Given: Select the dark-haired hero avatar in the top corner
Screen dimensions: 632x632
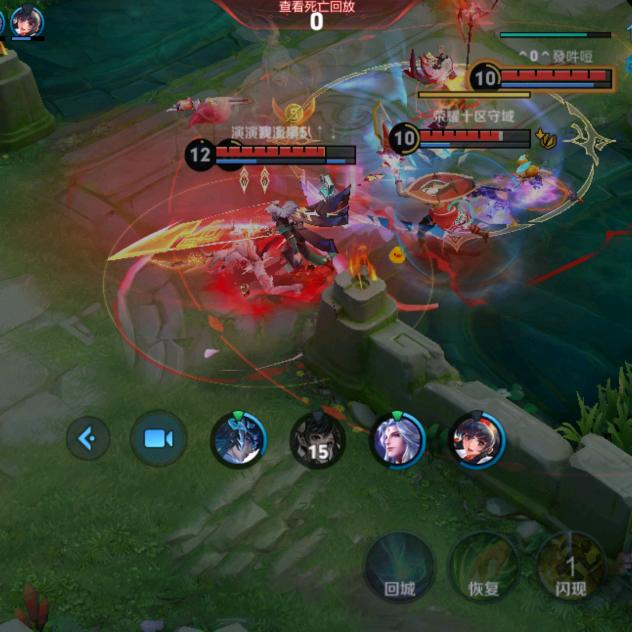Looking at the screenshot, I should 27,20.
